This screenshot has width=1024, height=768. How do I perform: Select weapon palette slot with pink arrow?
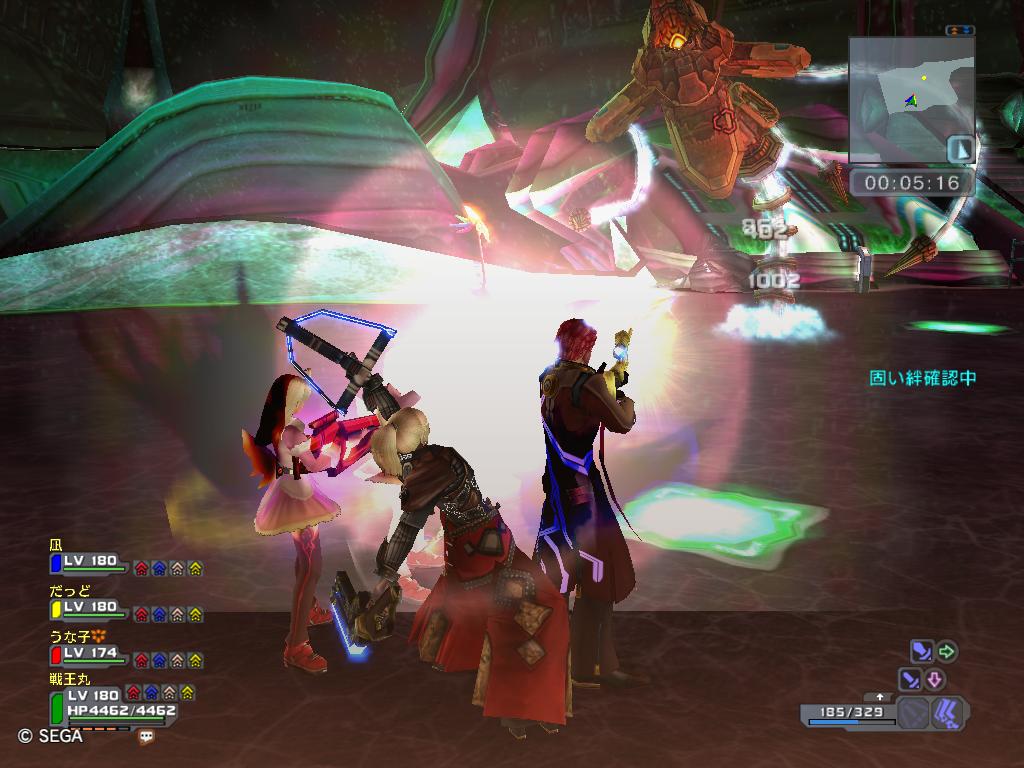[923, 680]
